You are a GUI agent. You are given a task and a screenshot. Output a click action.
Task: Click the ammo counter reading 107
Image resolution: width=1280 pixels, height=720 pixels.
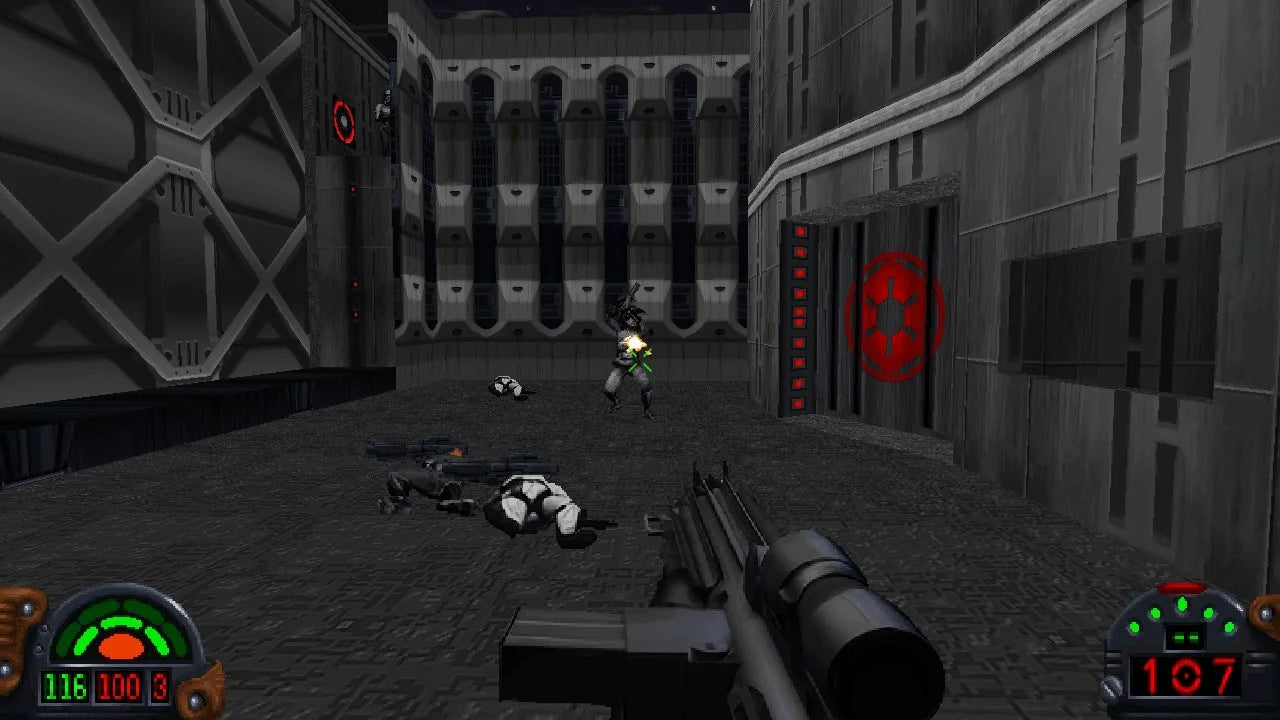pyautogui.click(x=1185, y=676)
